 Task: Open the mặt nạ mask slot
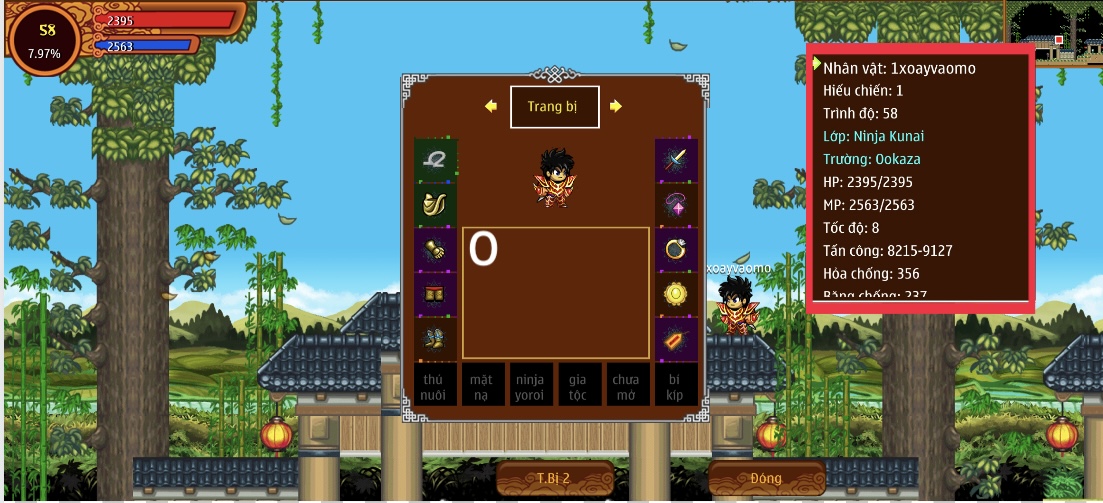coord(482,386)
